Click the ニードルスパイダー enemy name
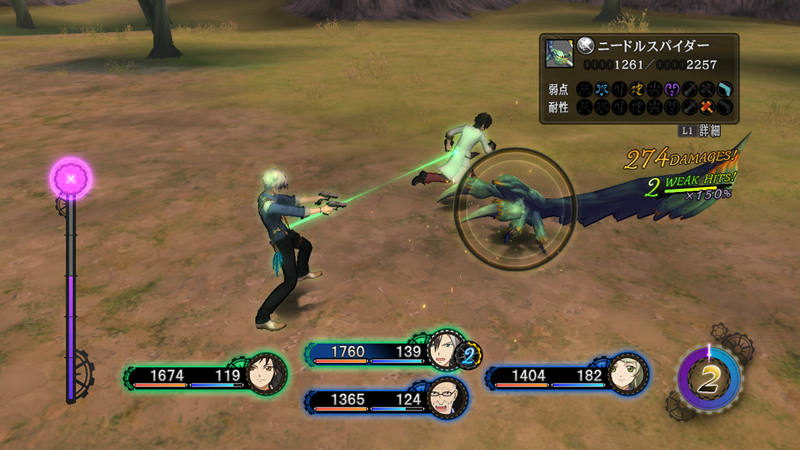The width and height of the screenshot is (800, 450). 653,46
